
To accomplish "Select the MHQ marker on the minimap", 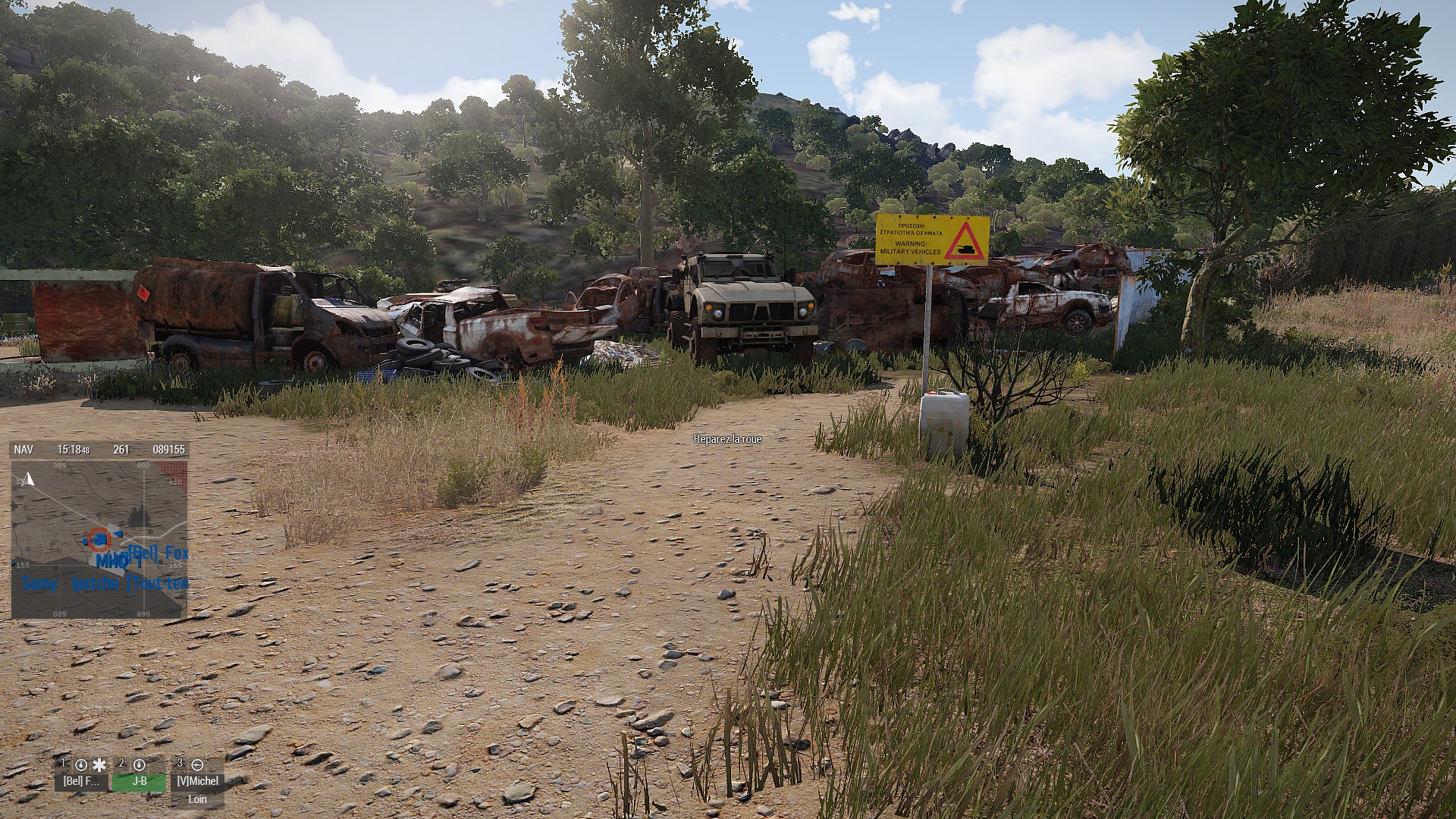I will (x=113, y=562).
